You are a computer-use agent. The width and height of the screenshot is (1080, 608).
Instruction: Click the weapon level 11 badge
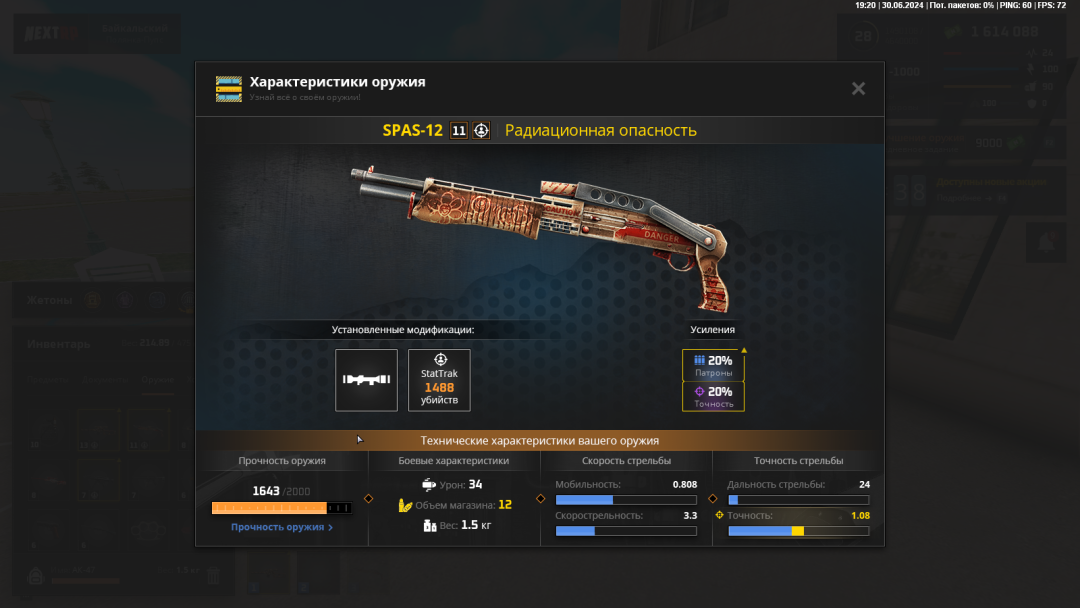[x=459, y=130]
